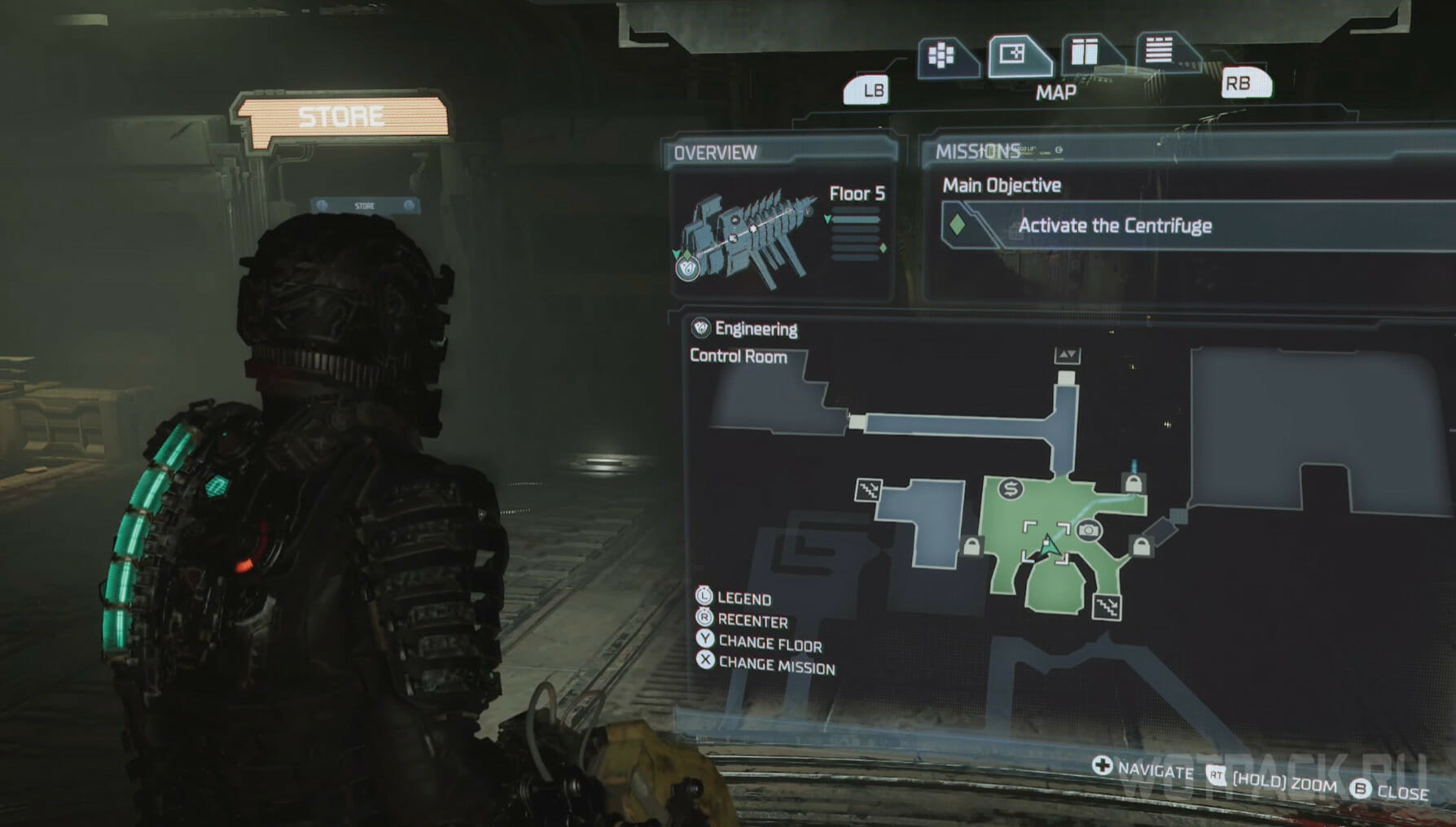
Task: Click the player arrow marker on map
Action: tap(1050, 546)
